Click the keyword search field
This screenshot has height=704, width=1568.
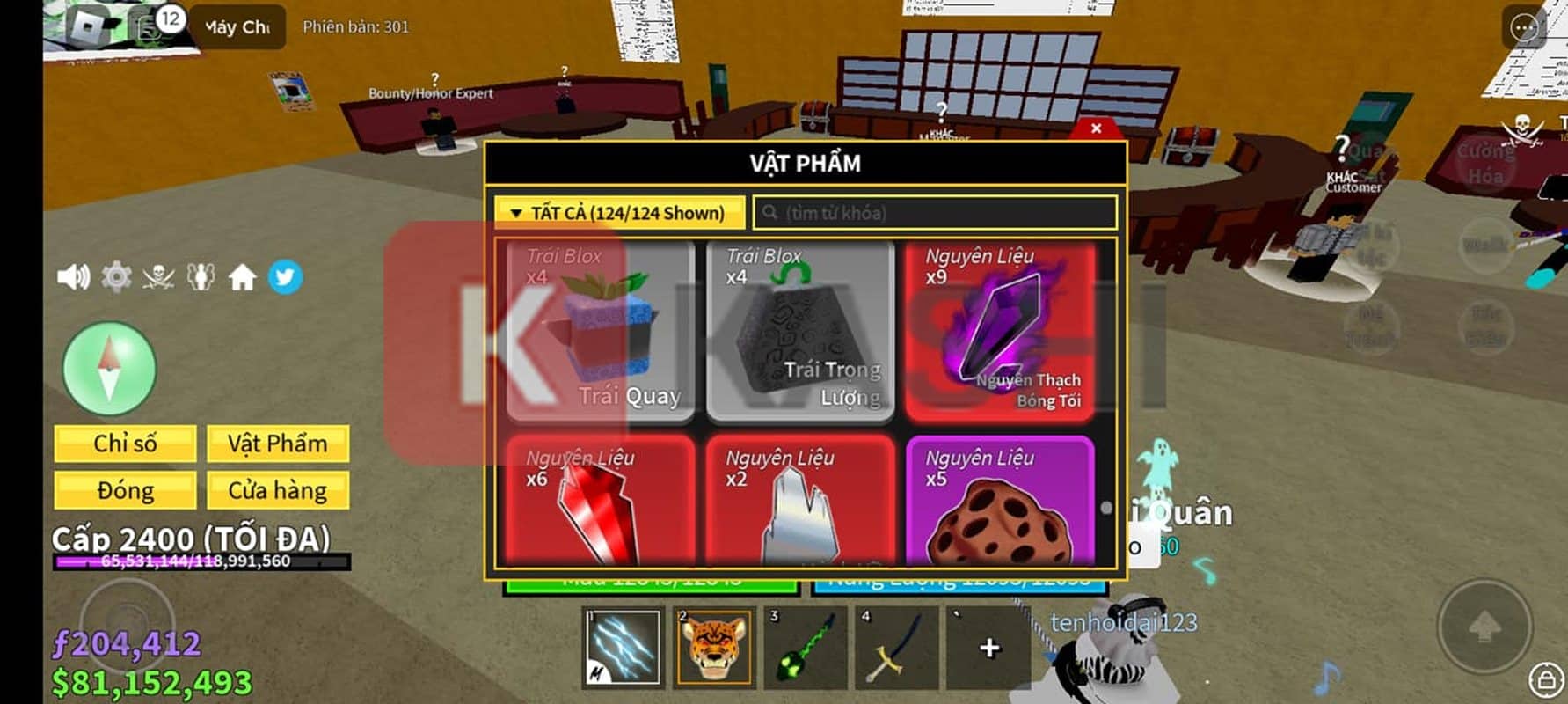click(x=936, y=213)
